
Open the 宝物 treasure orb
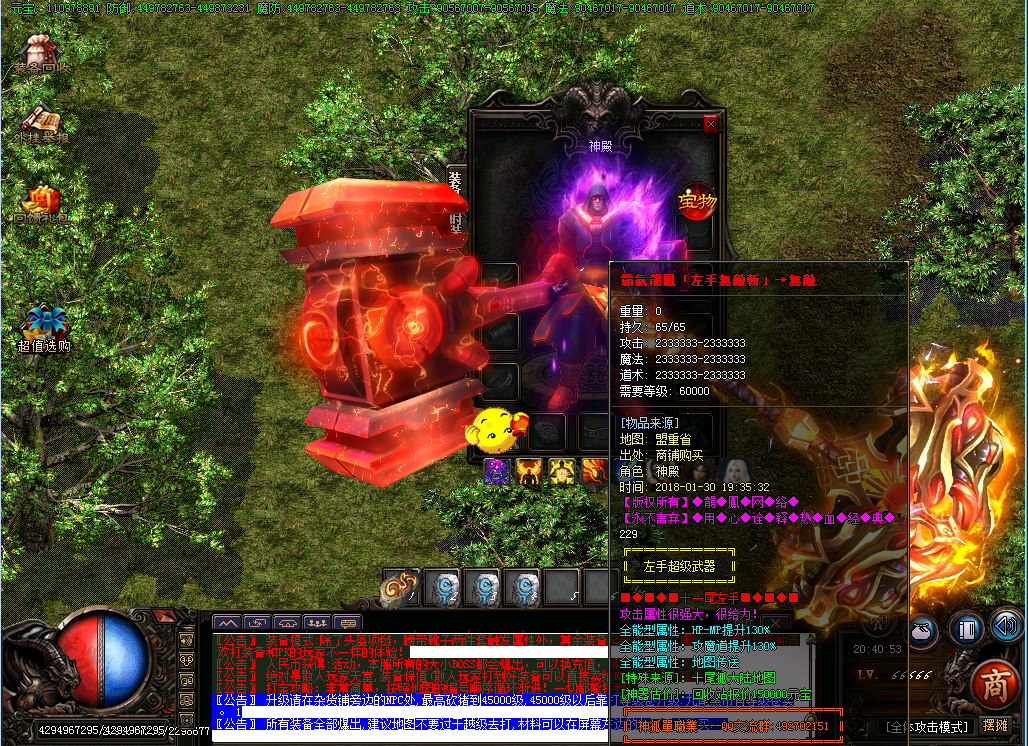point(697,200)
